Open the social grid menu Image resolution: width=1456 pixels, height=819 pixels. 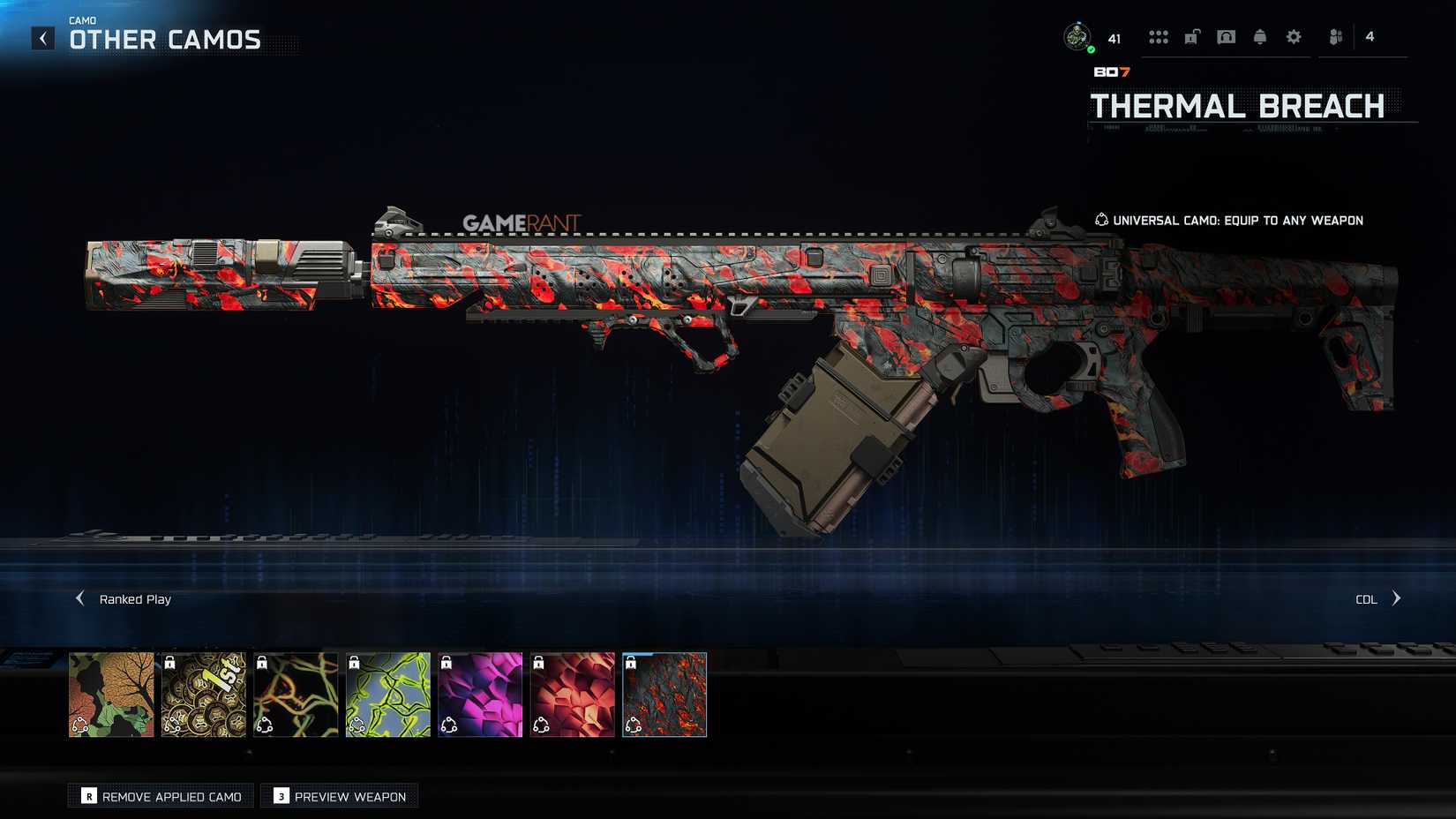(1159, 37)
